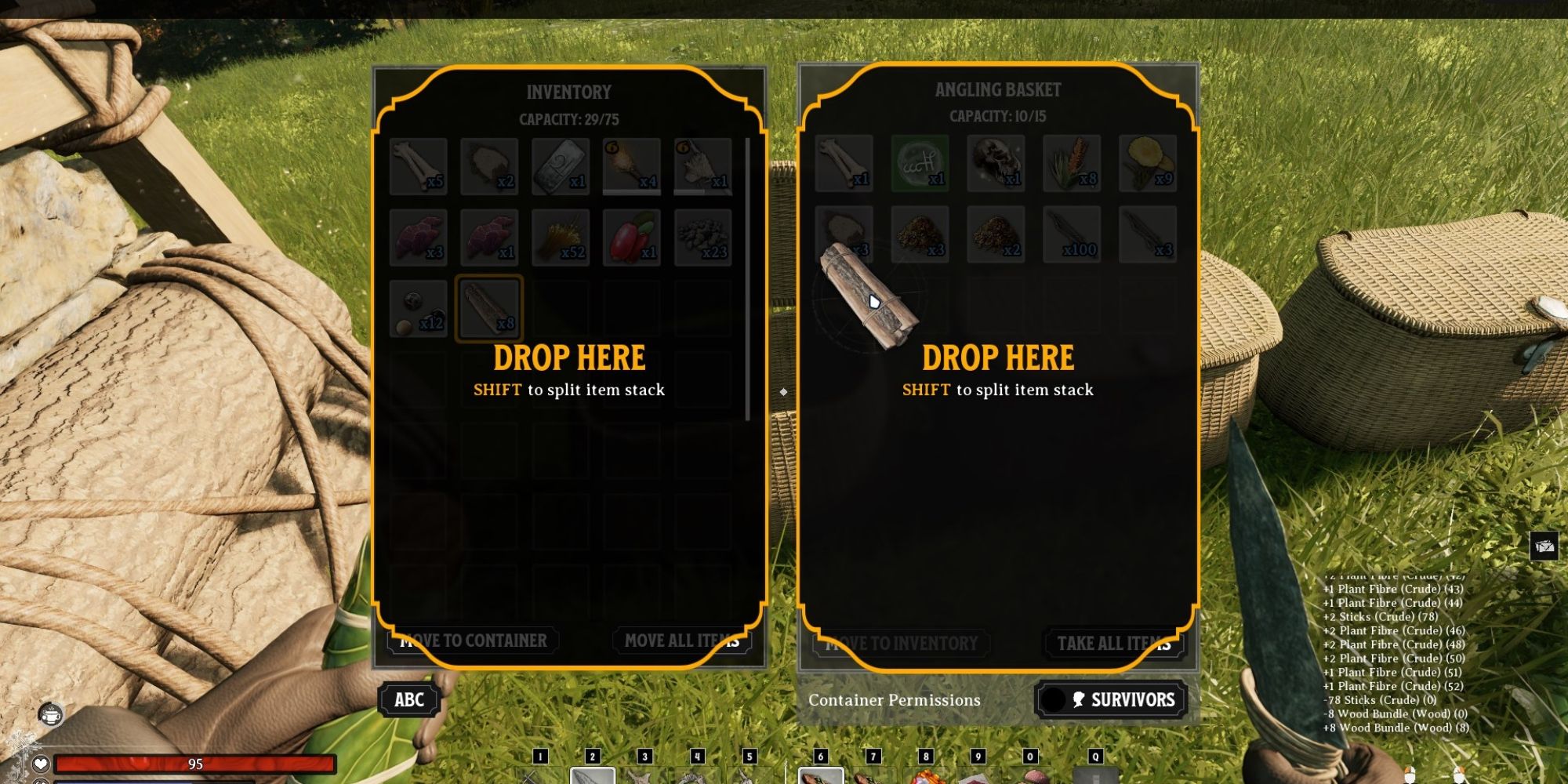Click Move to Inventory button
The width and height of the screenshot is (1568, 784).
901,644
